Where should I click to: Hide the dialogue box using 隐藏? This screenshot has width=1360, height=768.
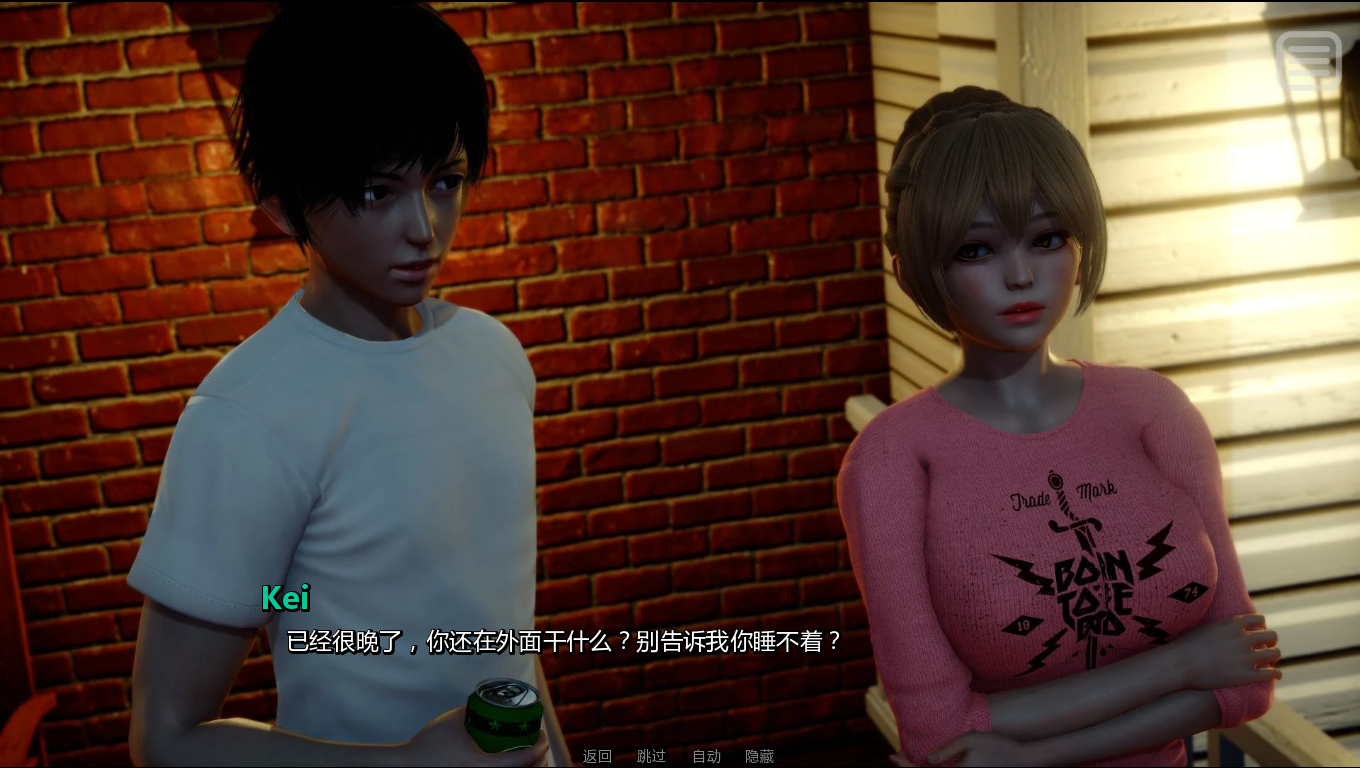point(762,756)
